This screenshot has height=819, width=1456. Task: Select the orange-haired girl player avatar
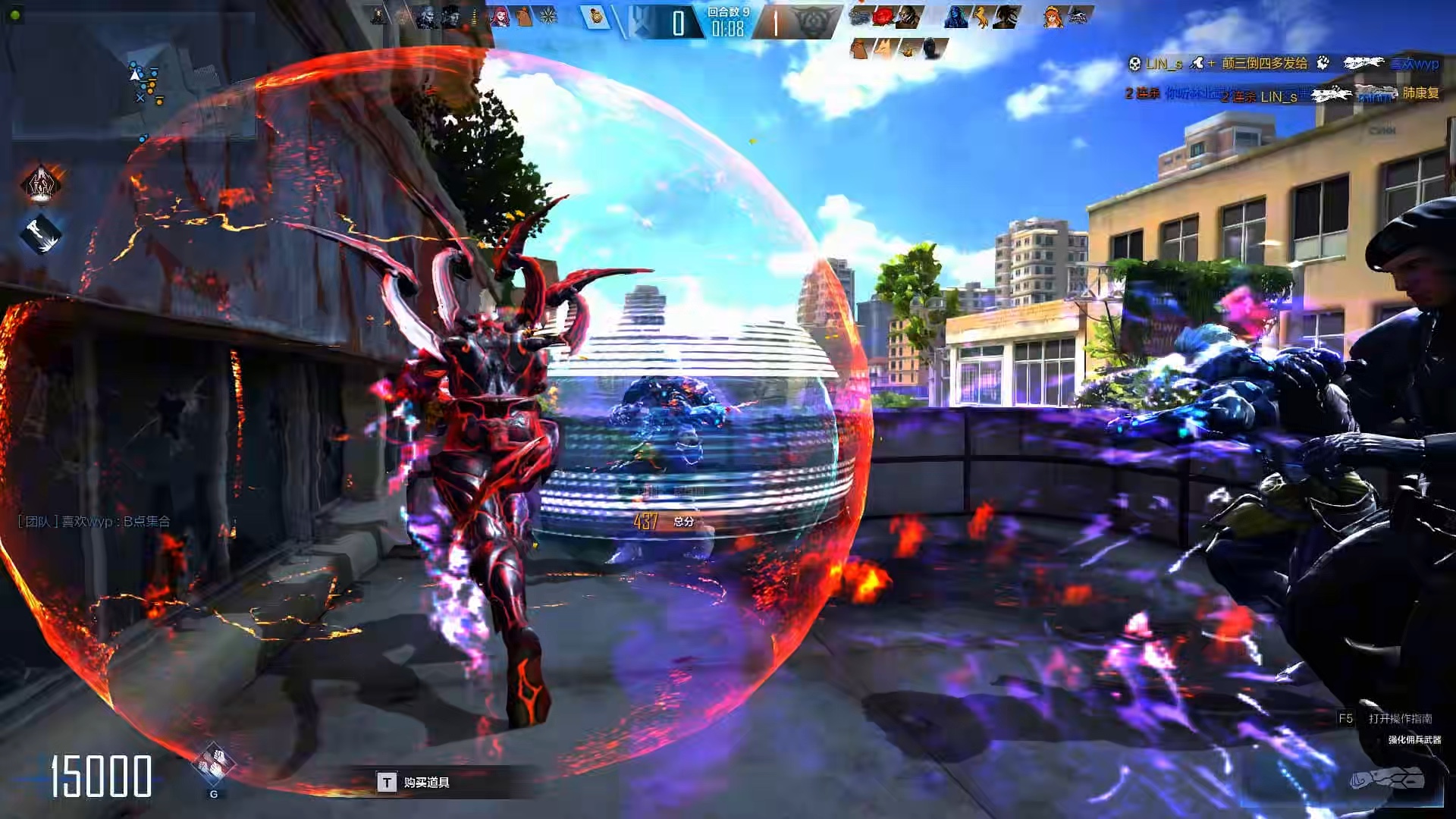tap(1053, 17)
